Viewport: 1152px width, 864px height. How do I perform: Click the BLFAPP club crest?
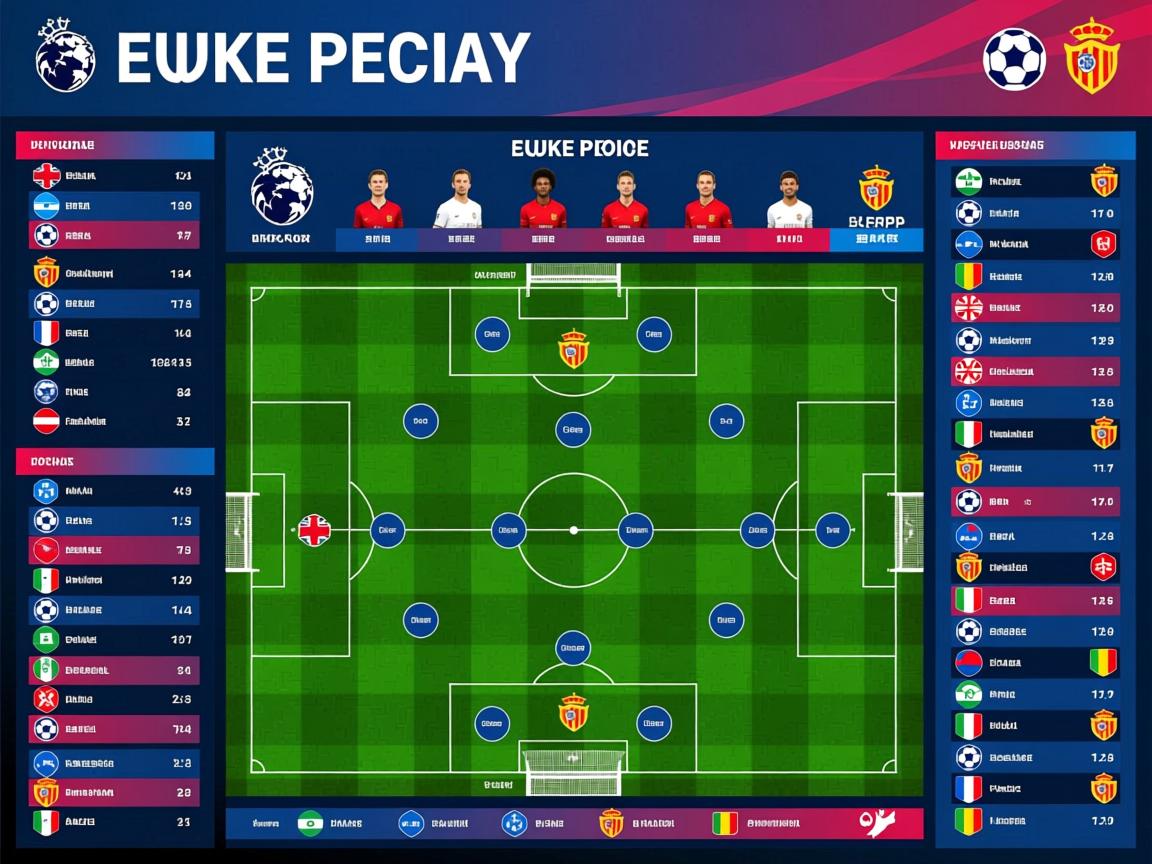coord(876,188)
